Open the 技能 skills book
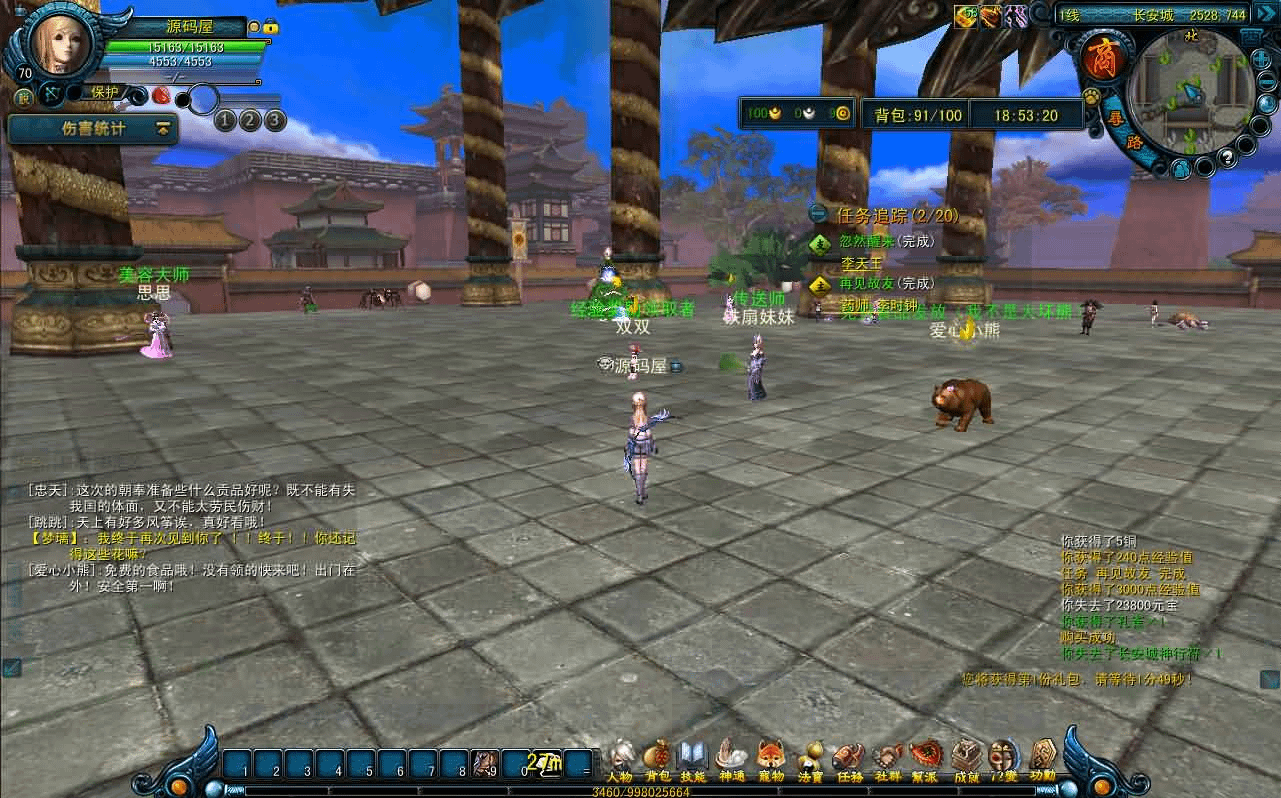The image size is (1281, 798). click(693, 758)
